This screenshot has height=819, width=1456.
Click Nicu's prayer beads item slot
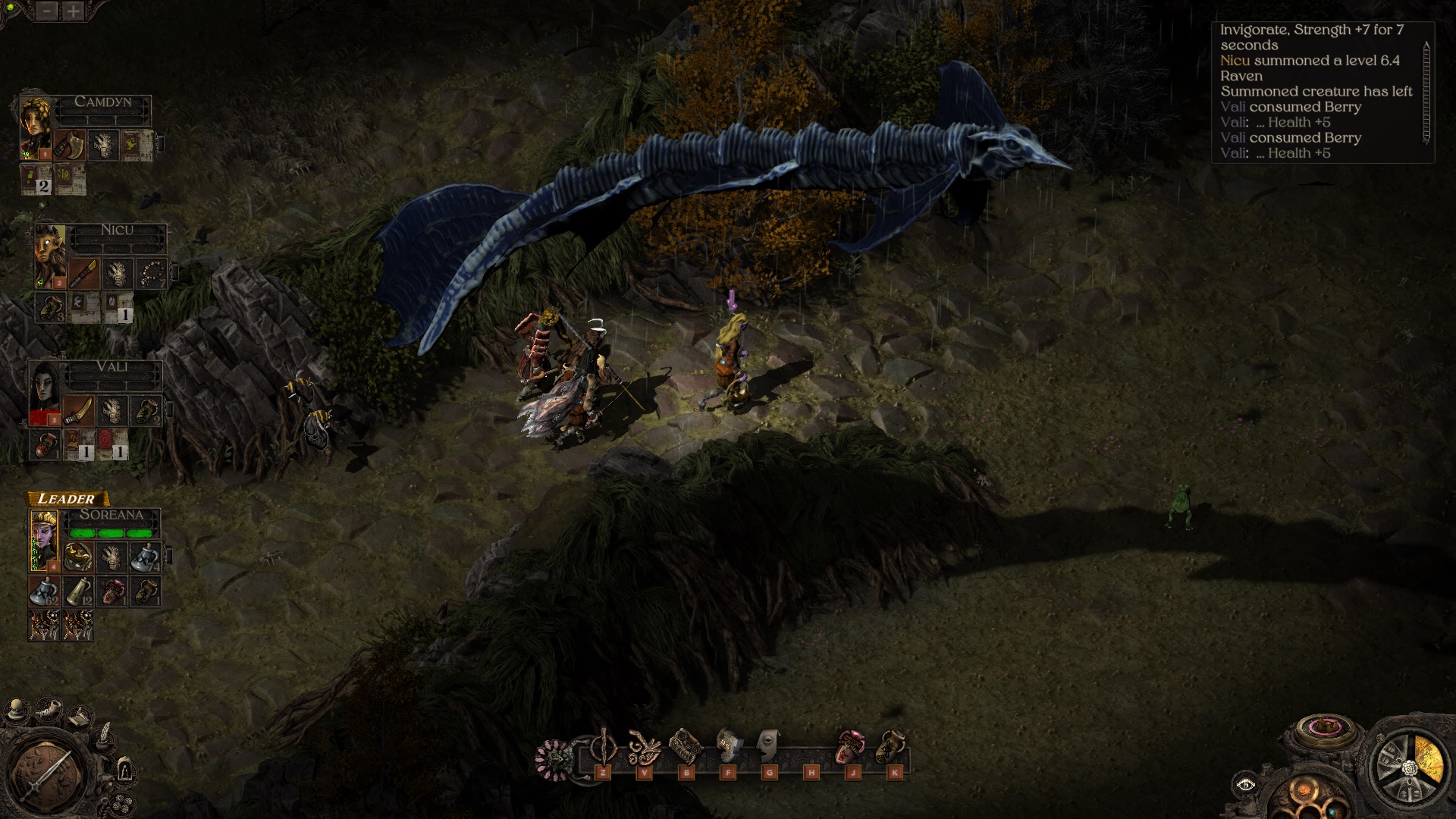(x=152, y=274)
